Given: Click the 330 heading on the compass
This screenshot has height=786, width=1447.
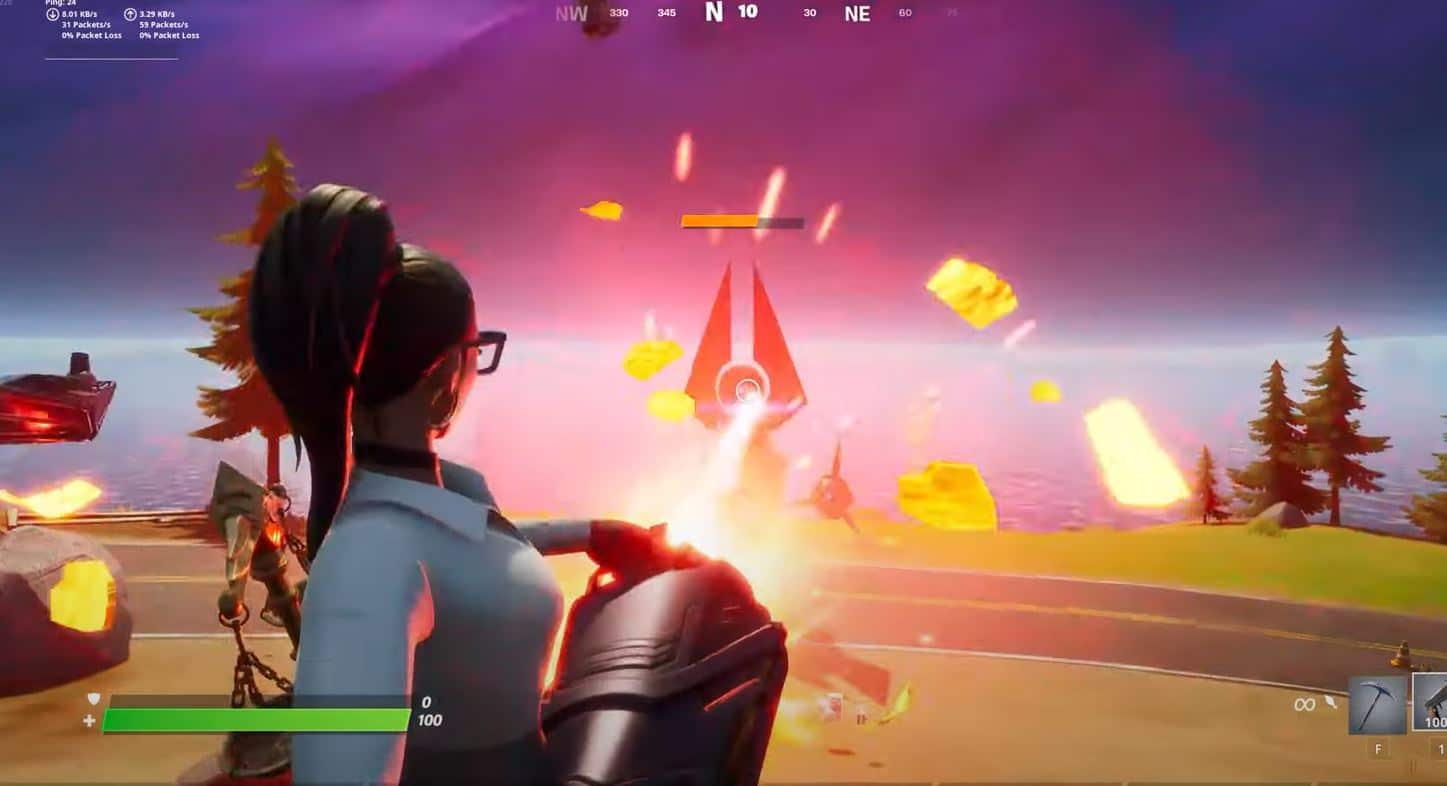Looking at the screenshot, I should pyautogui.click(x=617, y=13).
